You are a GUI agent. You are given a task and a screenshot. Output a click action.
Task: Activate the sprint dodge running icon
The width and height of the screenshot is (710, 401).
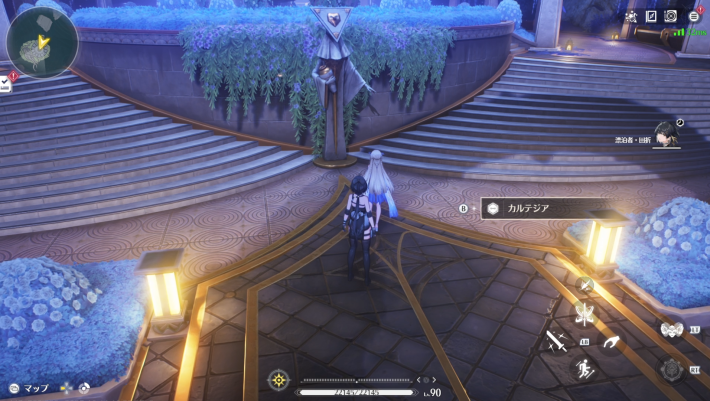click(584, 369)
